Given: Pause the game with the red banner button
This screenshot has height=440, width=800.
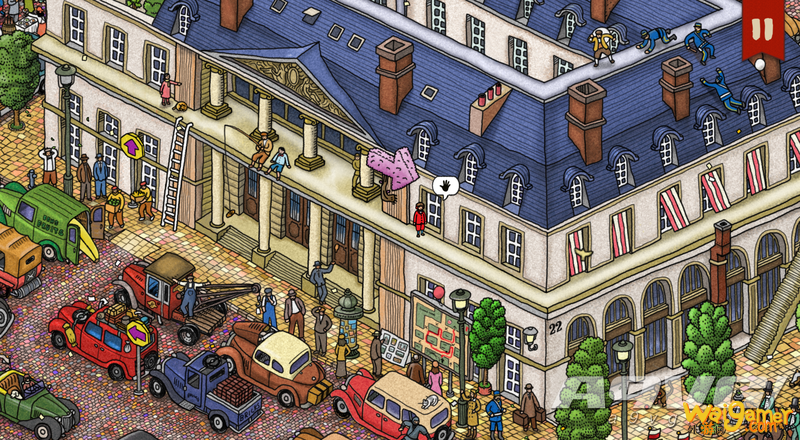Looking at the screenshot, I should [763, 29].
